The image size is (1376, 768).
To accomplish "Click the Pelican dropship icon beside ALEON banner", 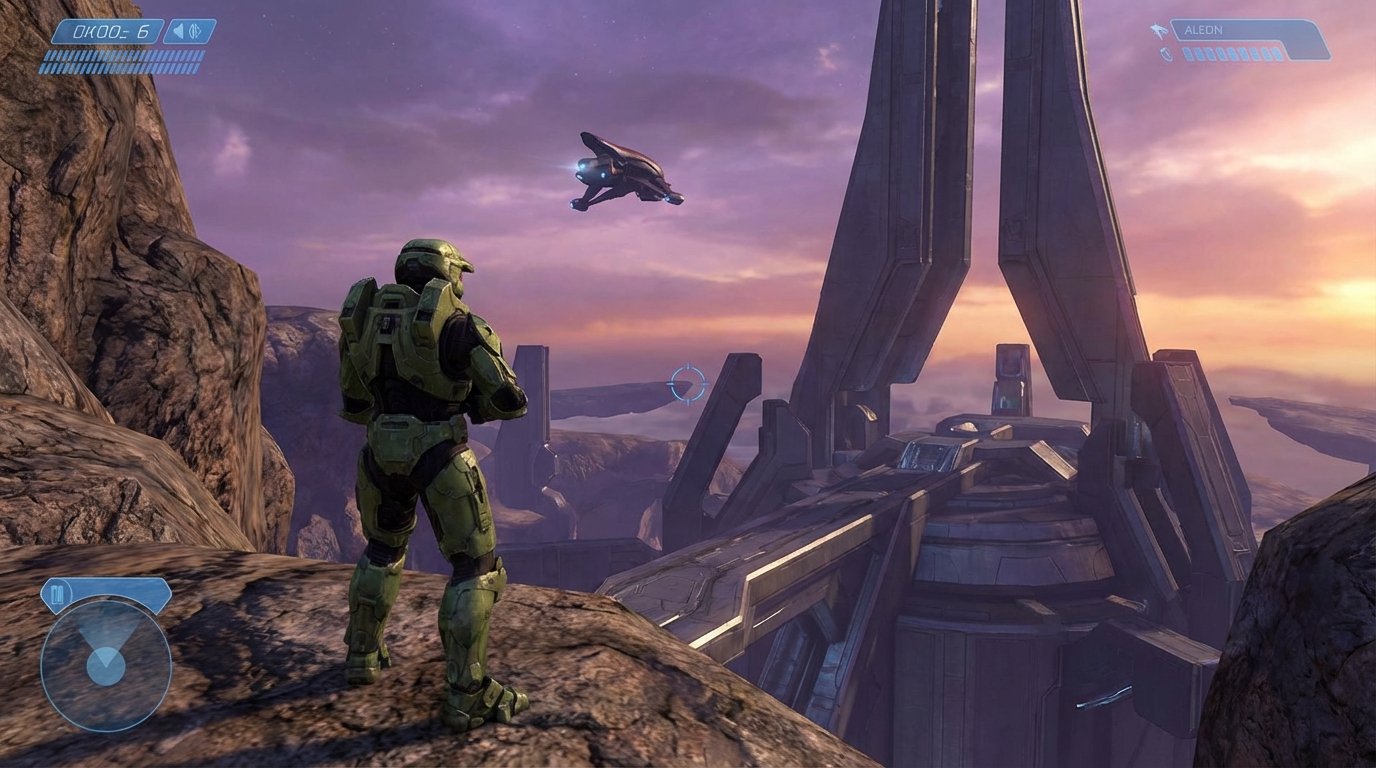I will (x=1159, y=30).
